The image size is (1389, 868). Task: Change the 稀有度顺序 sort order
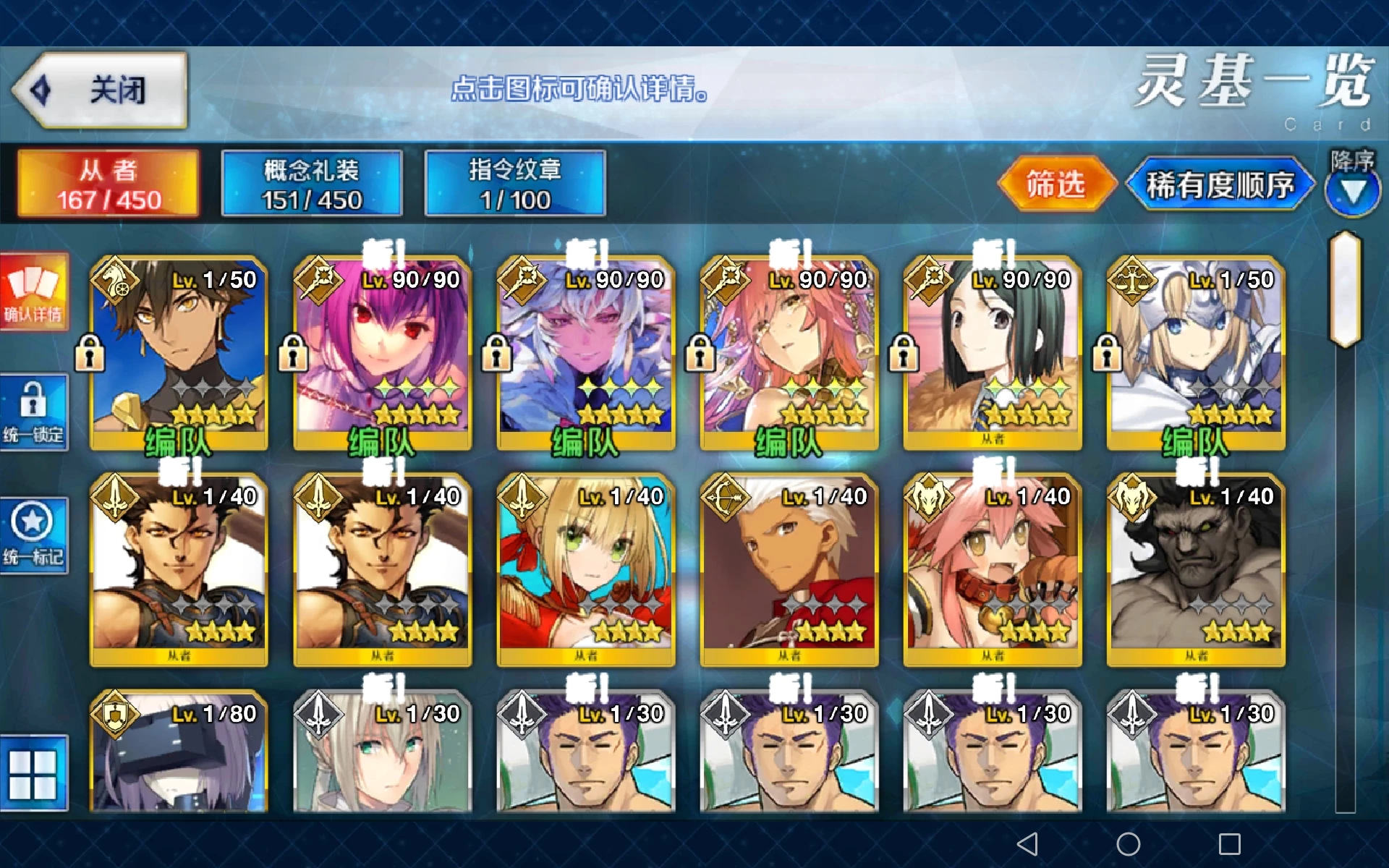click(x=1220, y=185)
